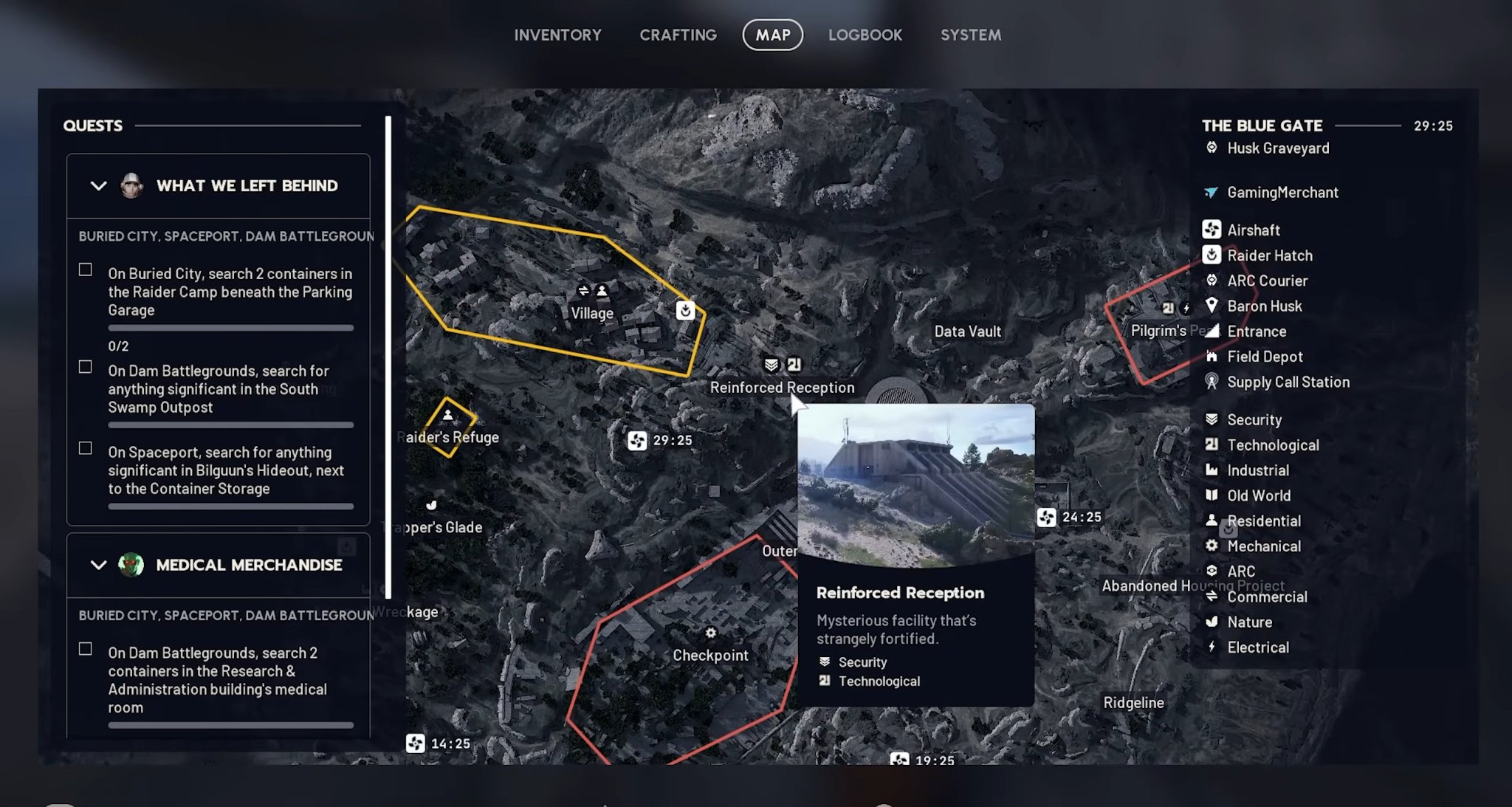Click the Mechanical gear icon at Checkpoint

point(710,633)
